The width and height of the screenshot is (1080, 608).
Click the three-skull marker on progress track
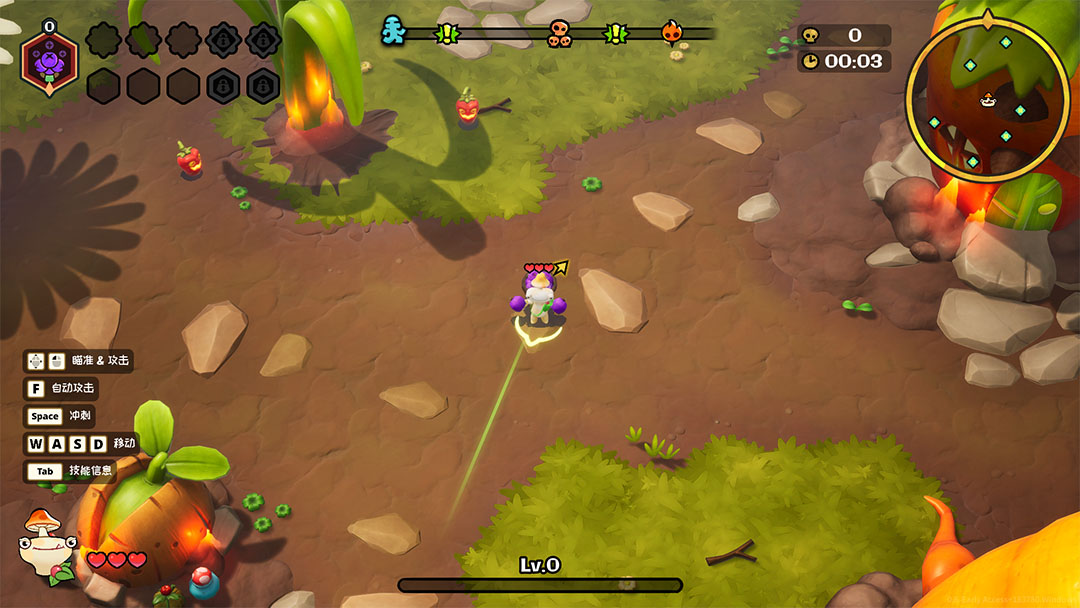[559, 34]
